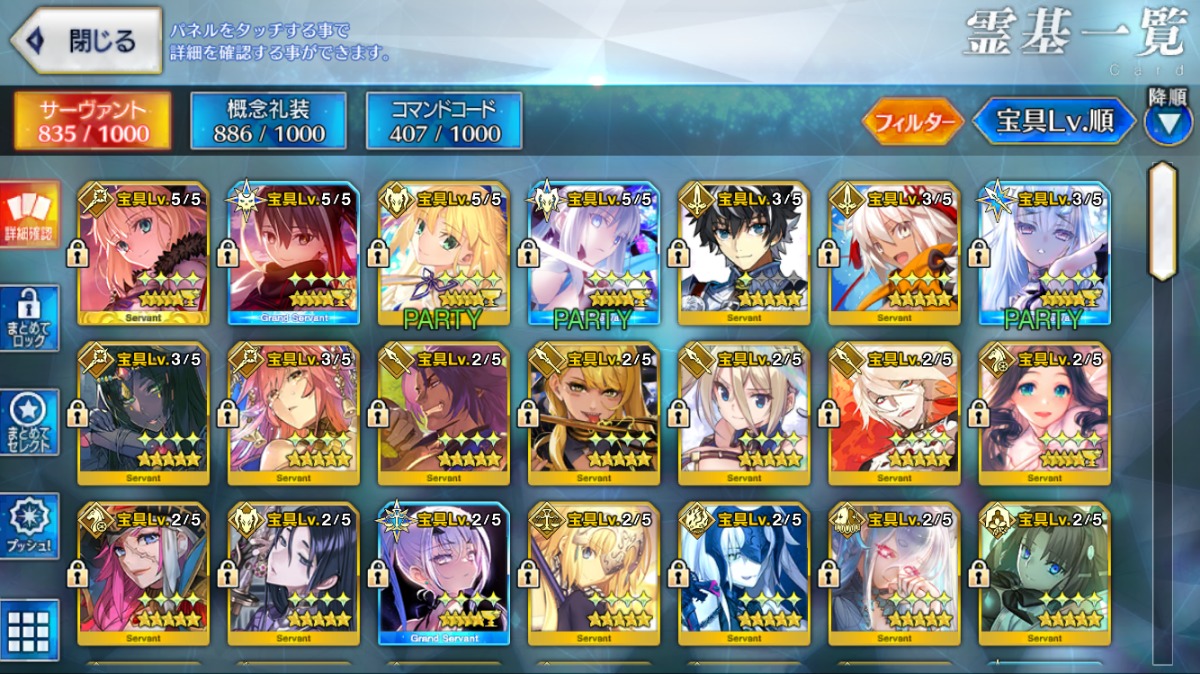Select the まとめてロック bulk lock button
1200x674 pixels.
pos(29,319)
